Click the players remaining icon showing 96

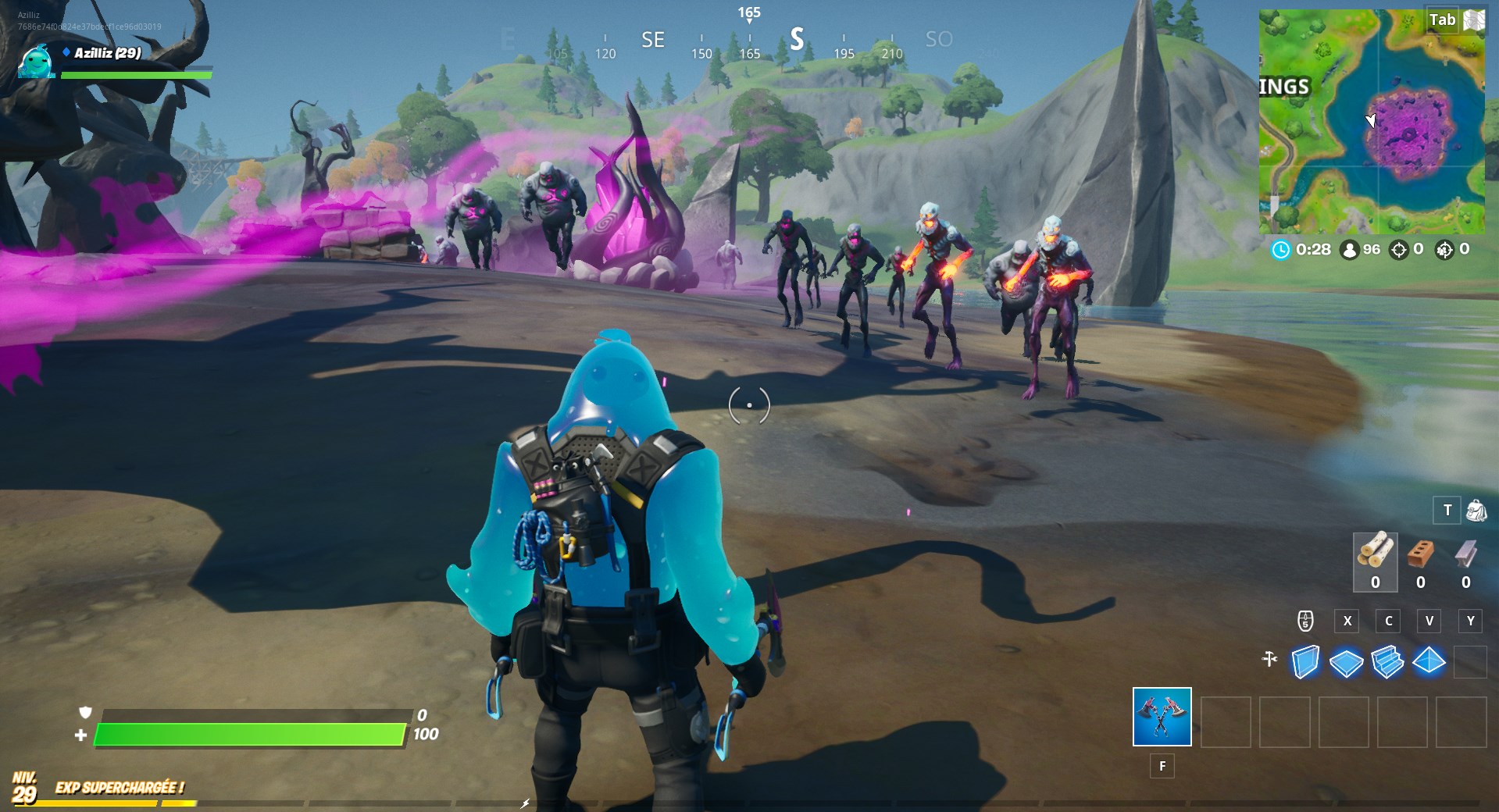(x=1349, y=251)
